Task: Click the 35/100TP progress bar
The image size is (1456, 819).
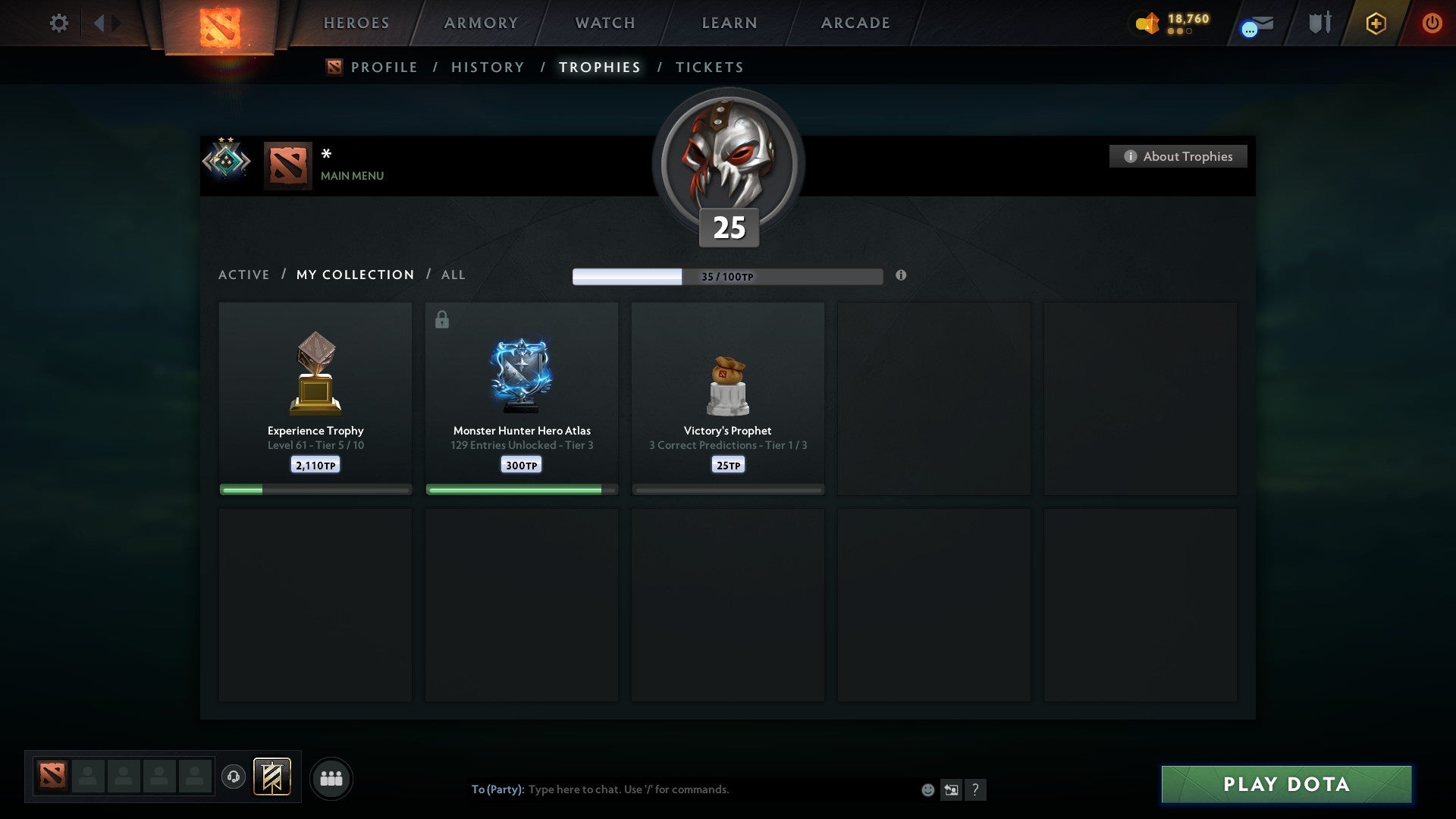Action: [728, 276]
